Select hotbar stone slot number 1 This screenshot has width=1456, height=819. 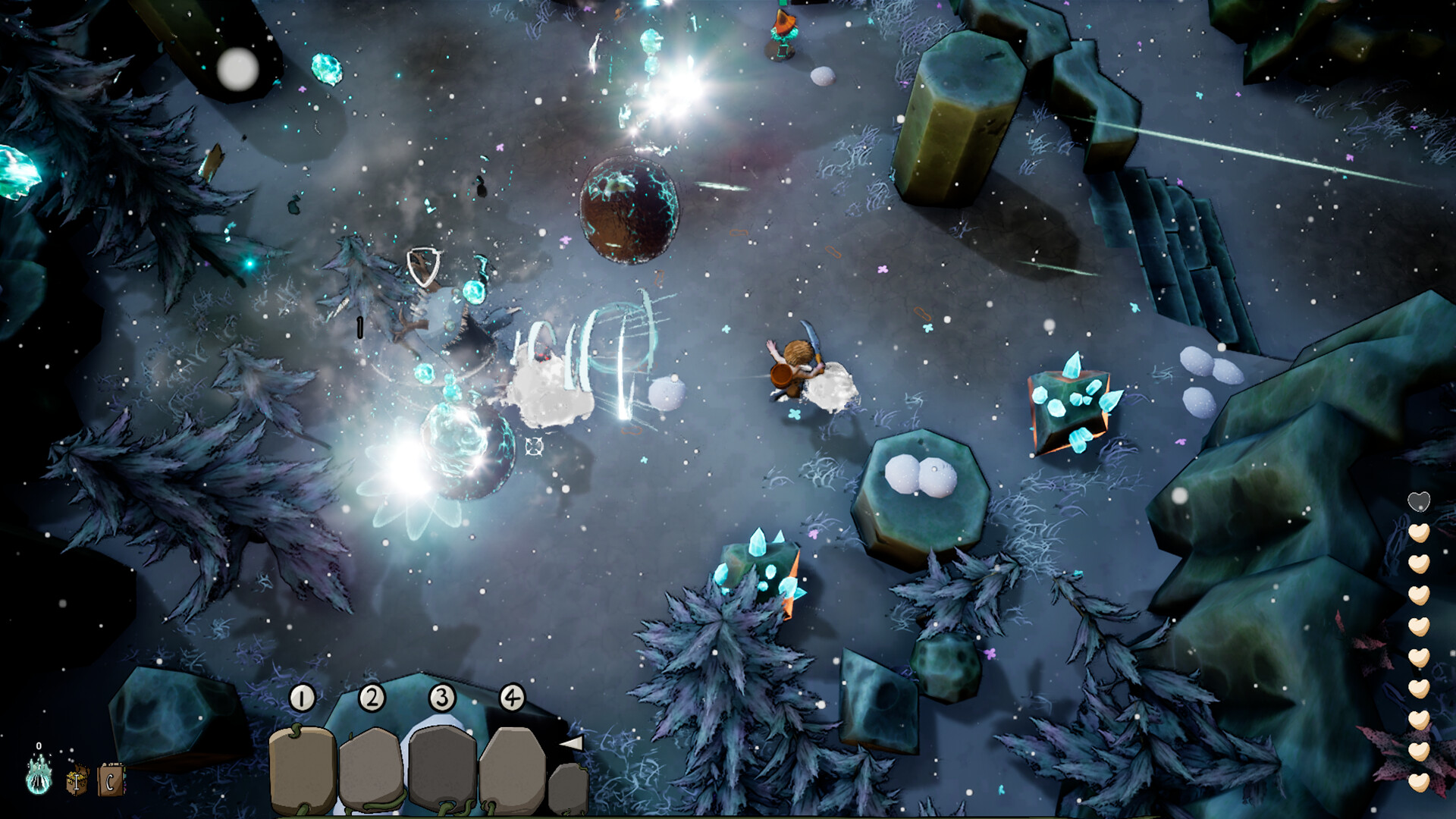303,767
